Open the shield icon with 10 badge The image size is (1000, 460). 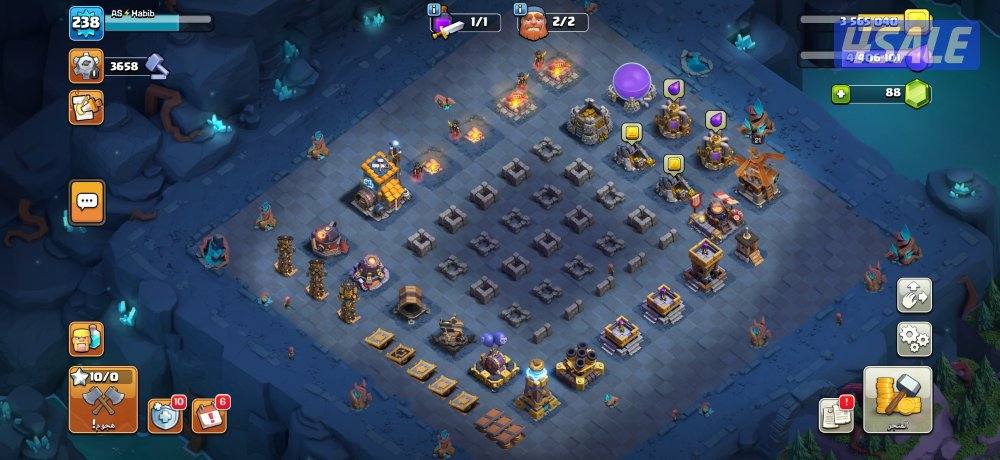pos(164,415)
